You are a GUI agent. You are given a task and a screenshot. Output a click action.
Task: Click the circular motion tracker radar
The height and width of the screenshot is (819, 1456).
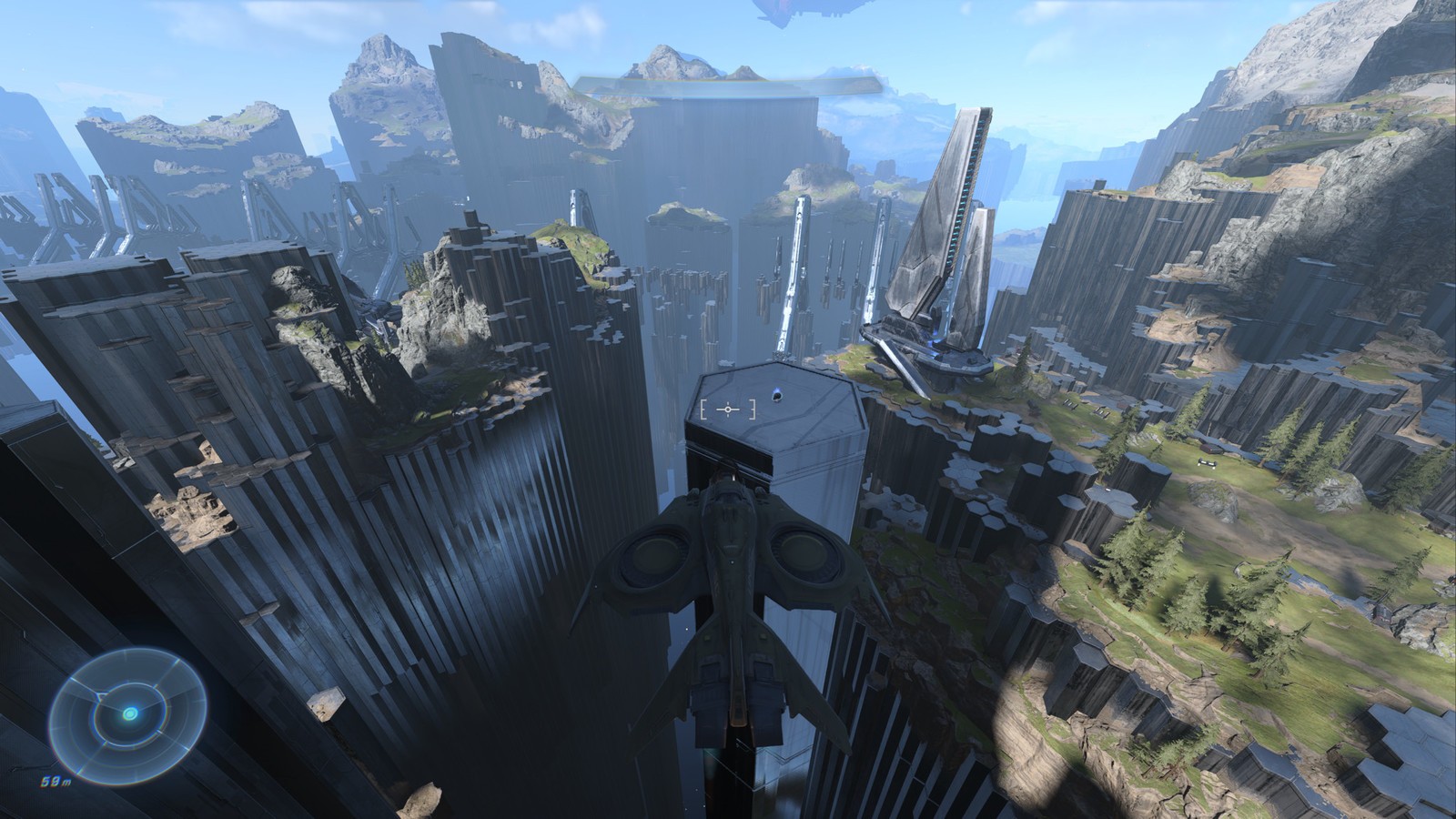click(x=126, y=713)
